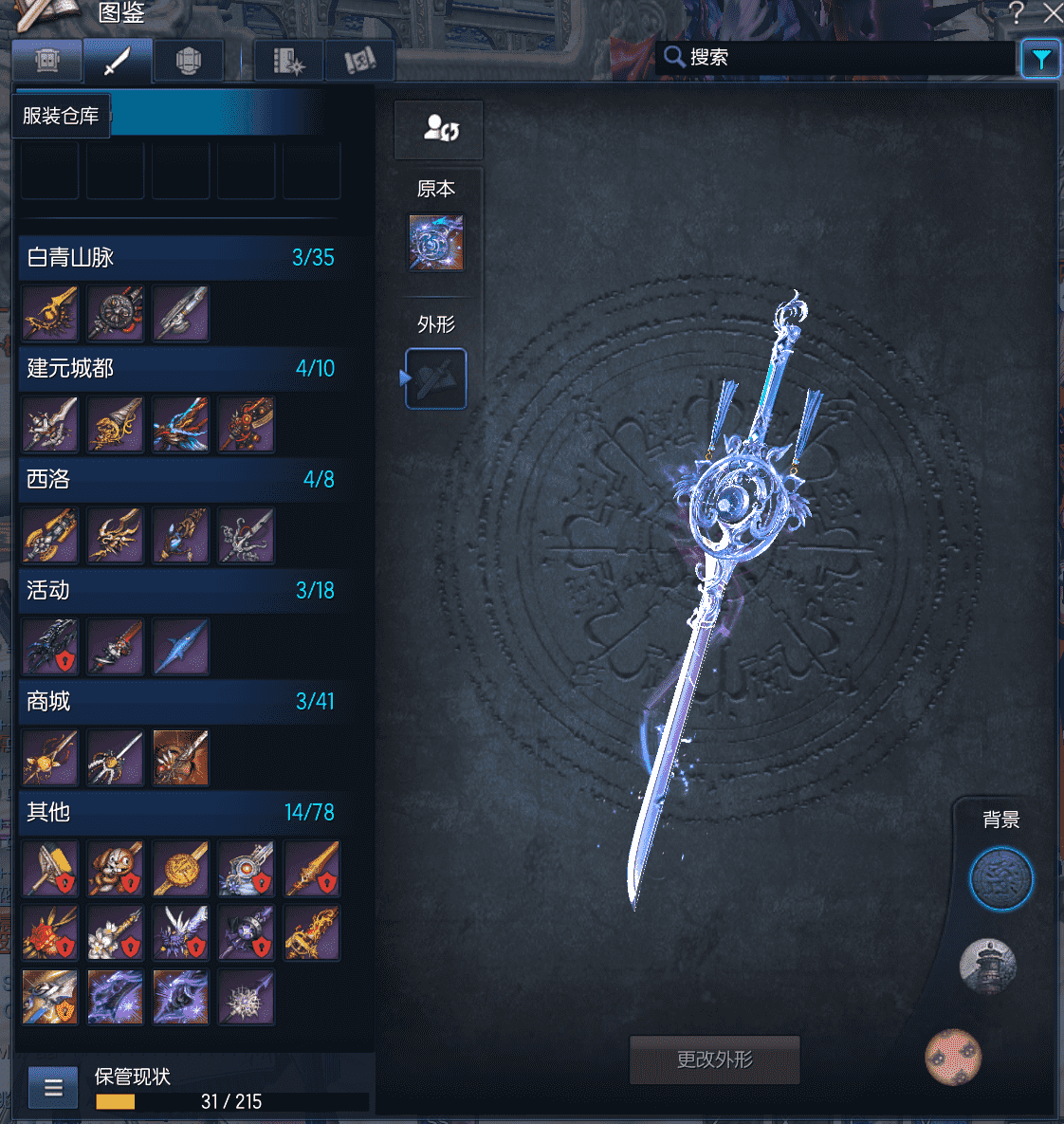Select the 原本 weapon icon

[x=436, y=242]
